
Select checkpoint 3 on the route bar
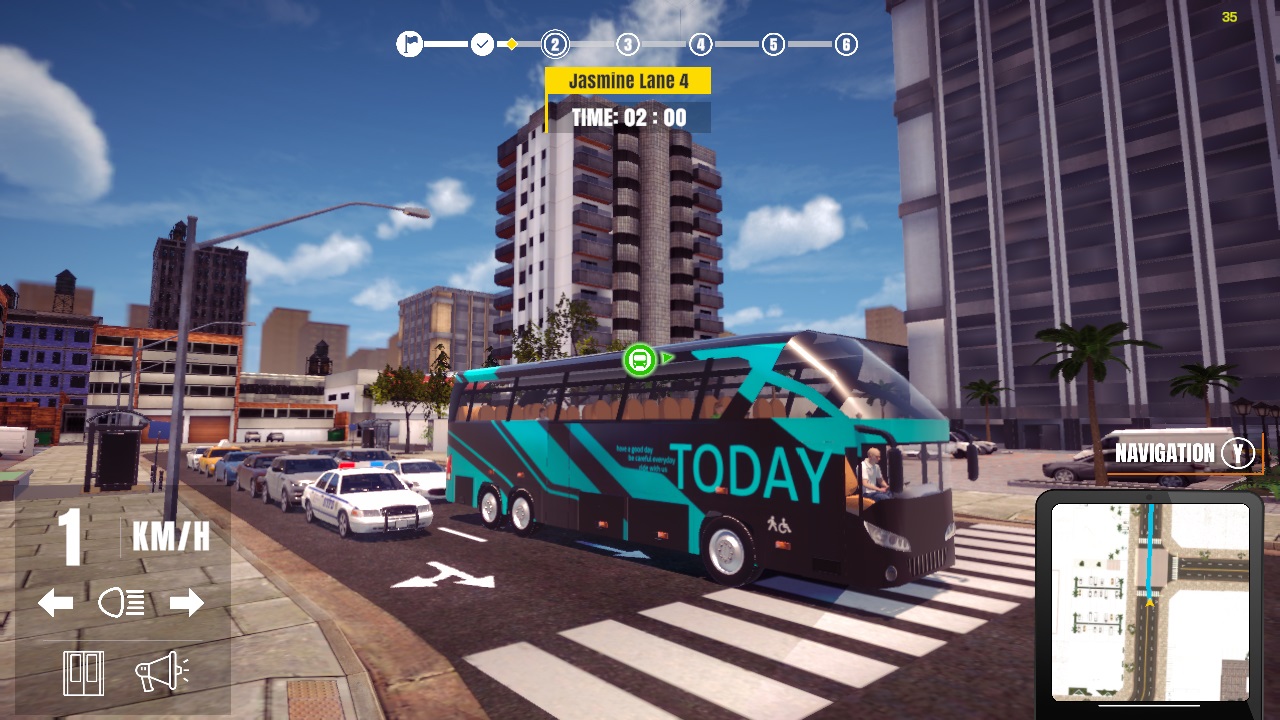[x=627, y=44]
